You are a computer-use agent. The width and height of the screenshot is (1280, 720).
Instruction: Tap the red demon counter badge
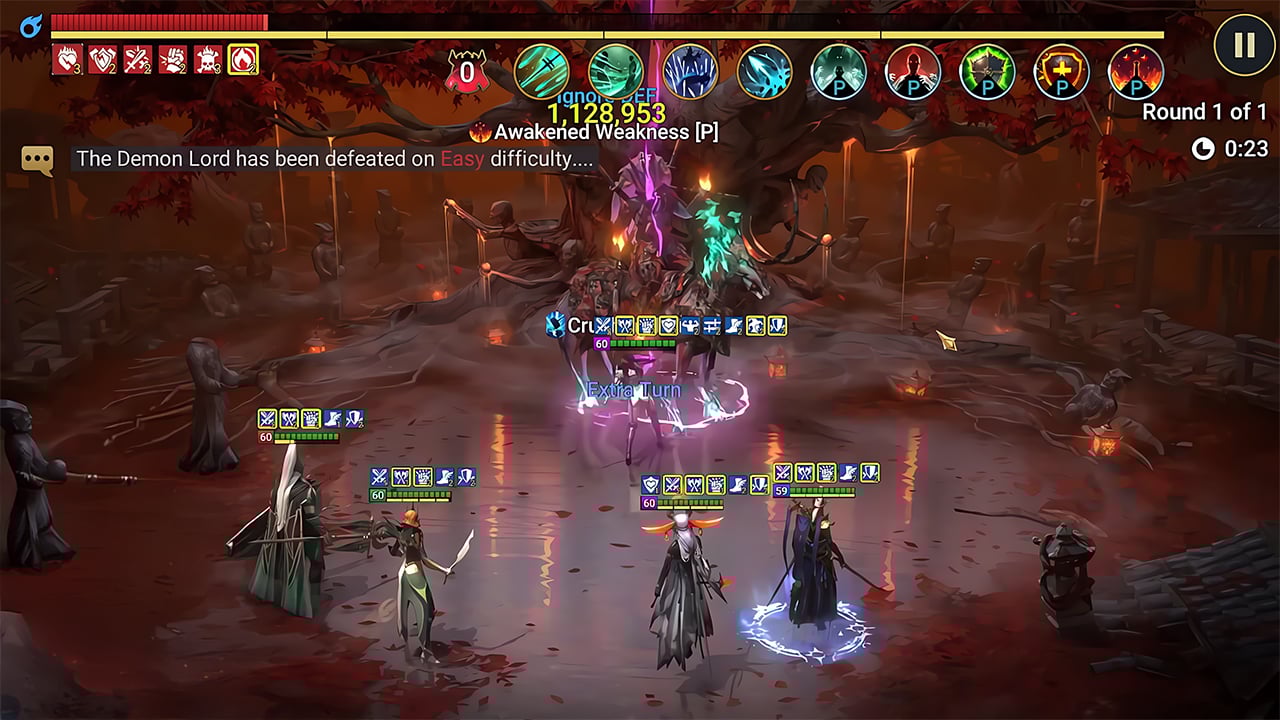(466, 72)
